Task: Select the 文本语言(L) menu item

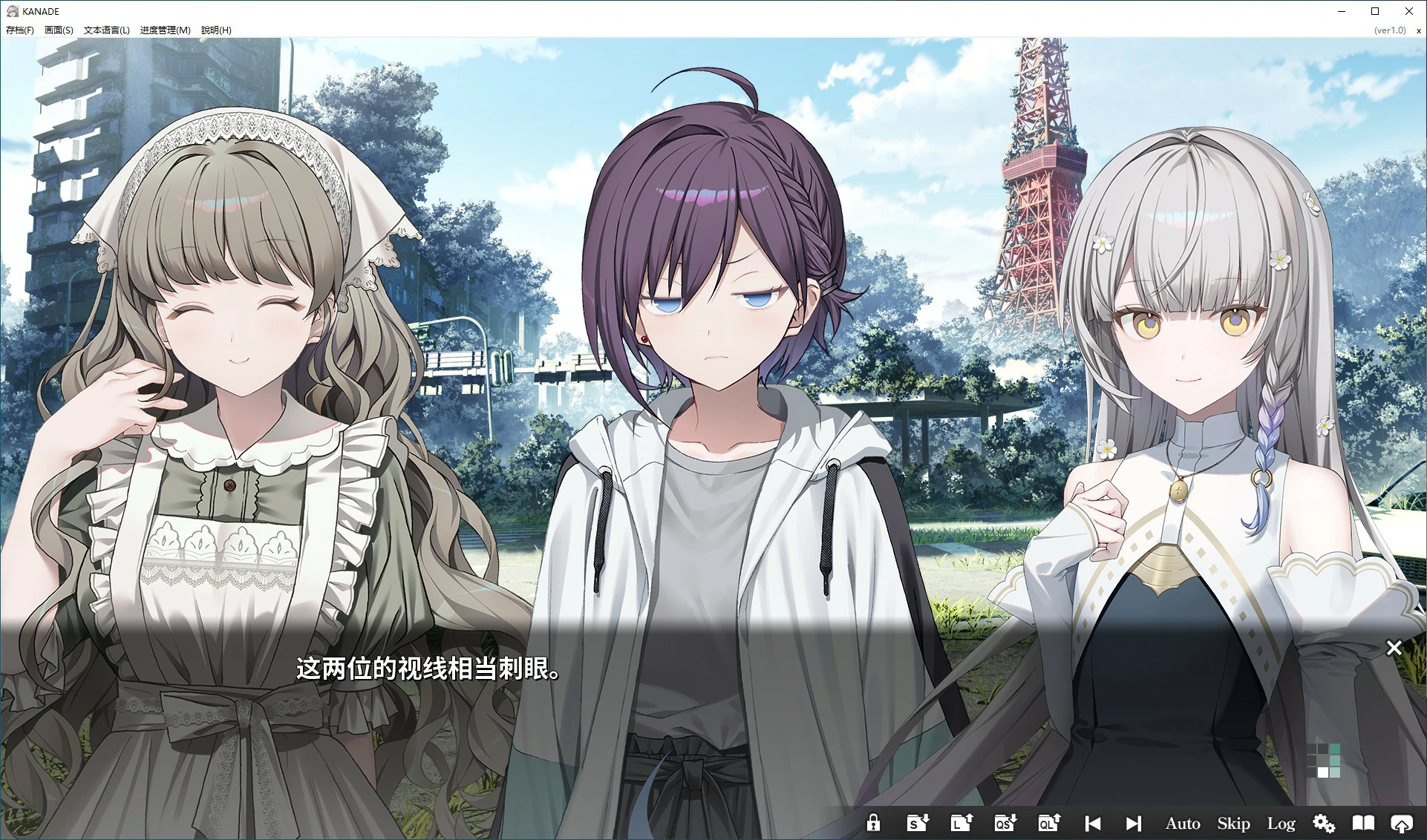Action: (107, 30)
